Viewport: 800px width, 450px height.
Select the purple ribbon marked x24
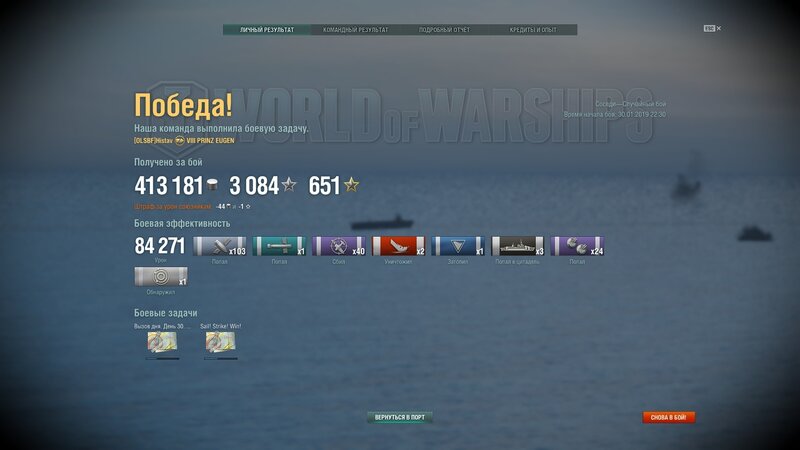pos(578,247)
